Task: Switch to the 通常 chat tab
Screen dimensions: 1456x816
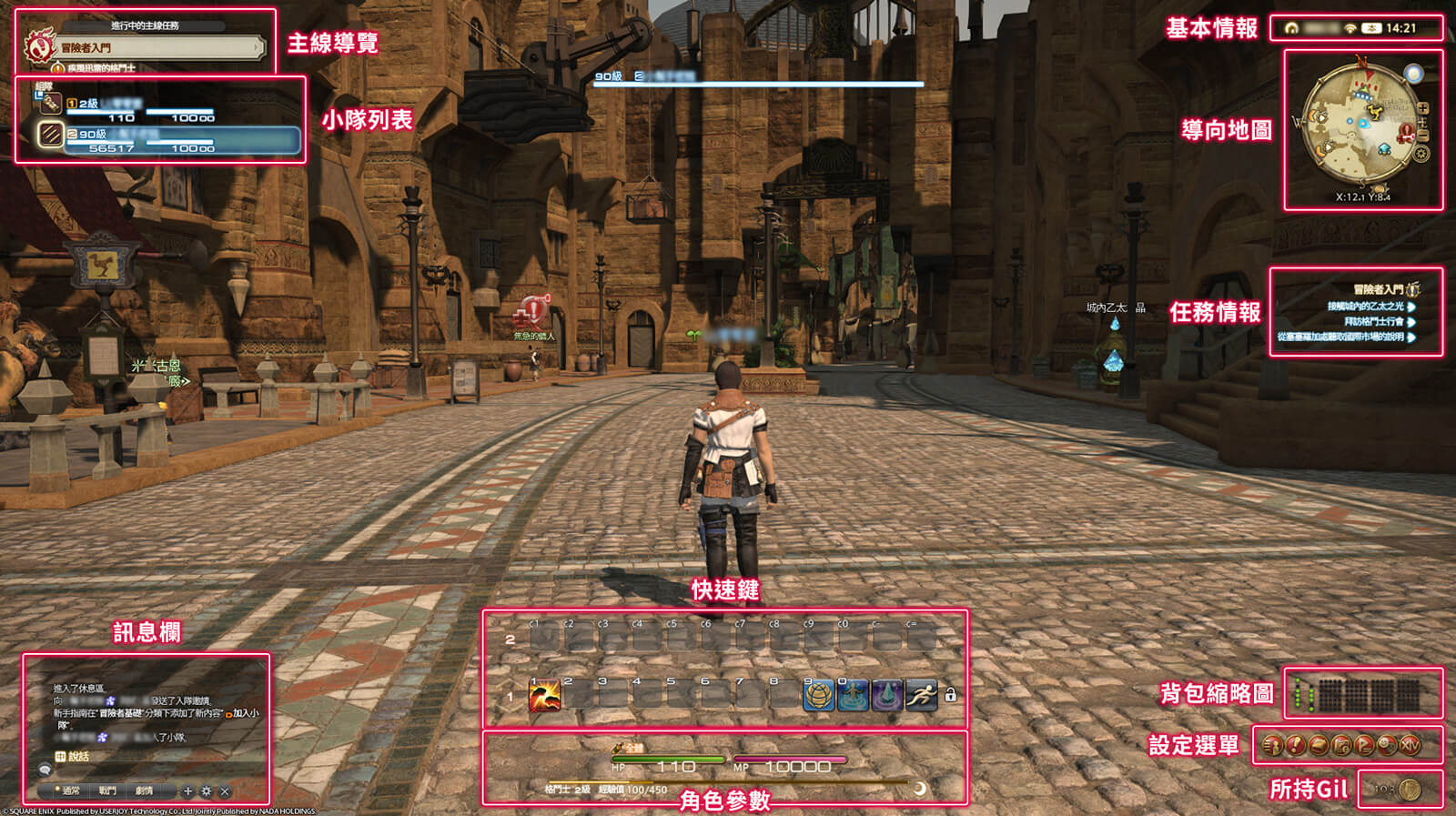Action: coord(69,791)
